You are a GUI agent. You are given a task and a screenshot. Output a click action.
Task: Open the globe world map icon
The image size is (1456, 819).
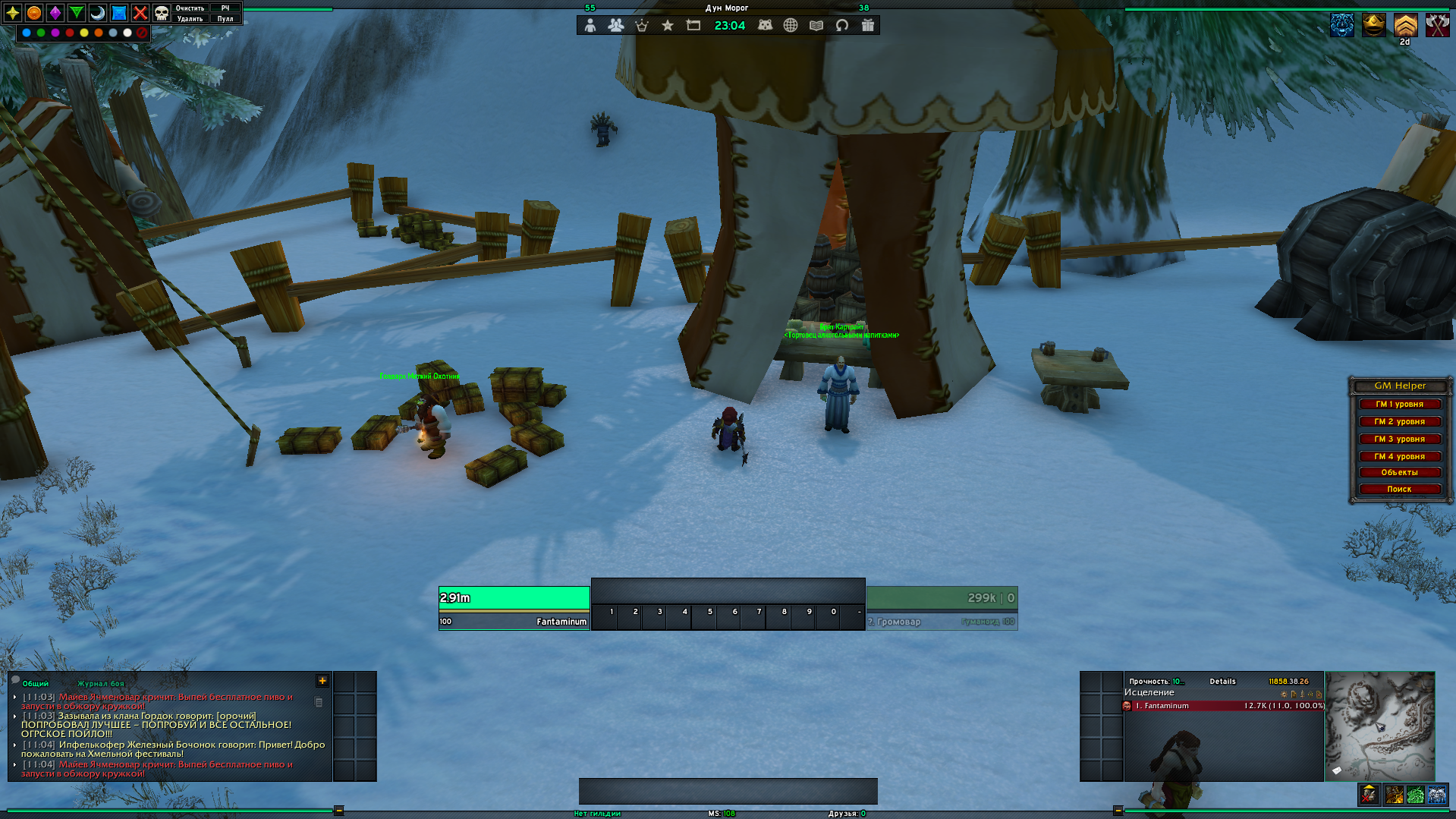pyautogui.click(x=791, y=26)
